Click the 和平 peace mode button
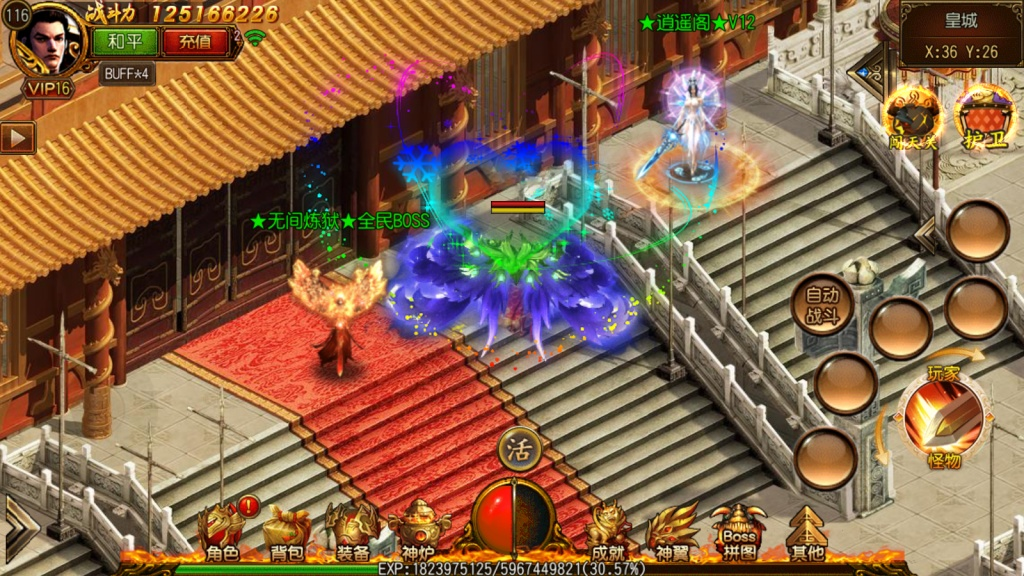This screenshot has height=576, width=1024. (x=124, y=42)
